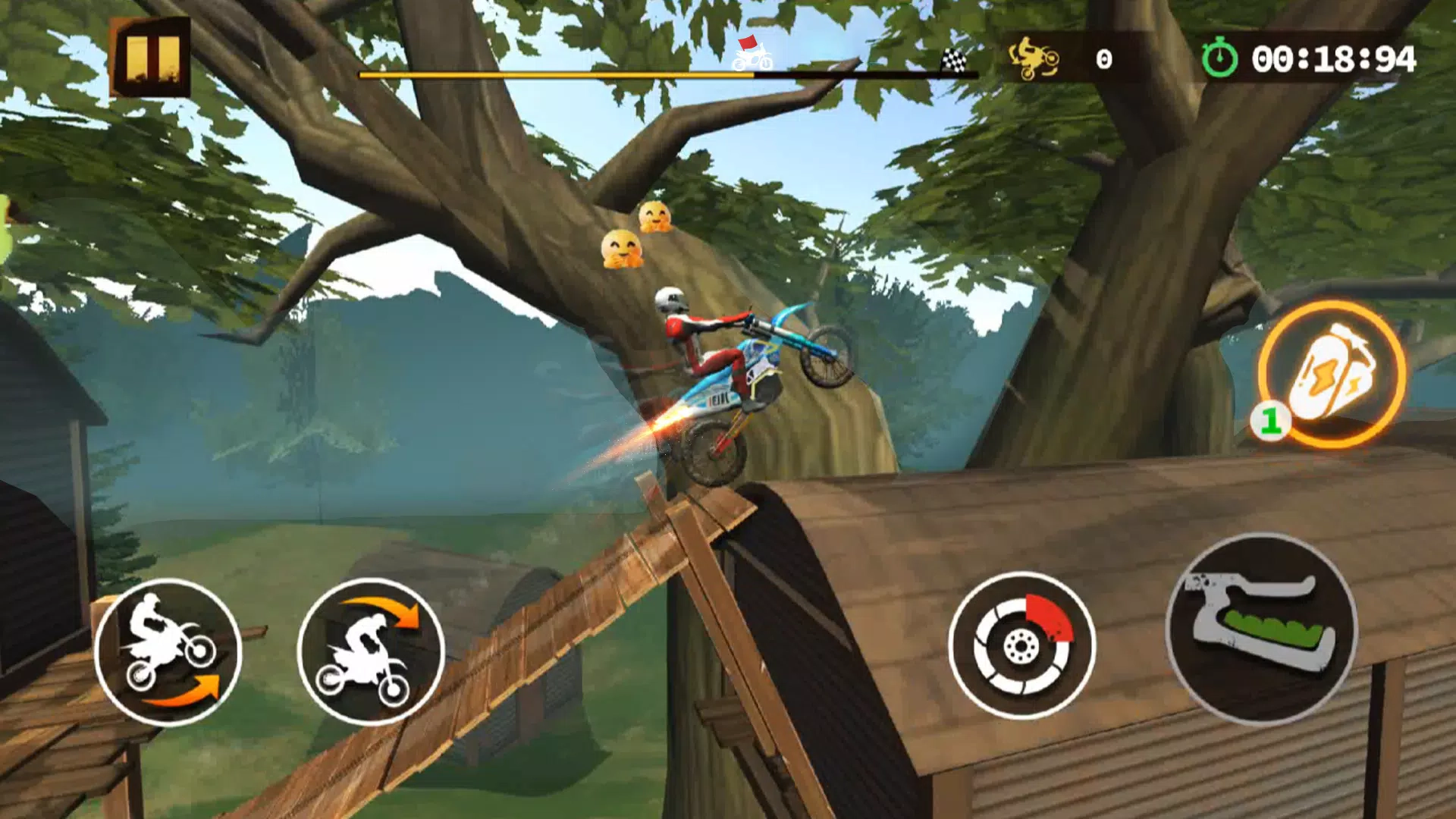Hit the brake disc button

coord(1021,645)
